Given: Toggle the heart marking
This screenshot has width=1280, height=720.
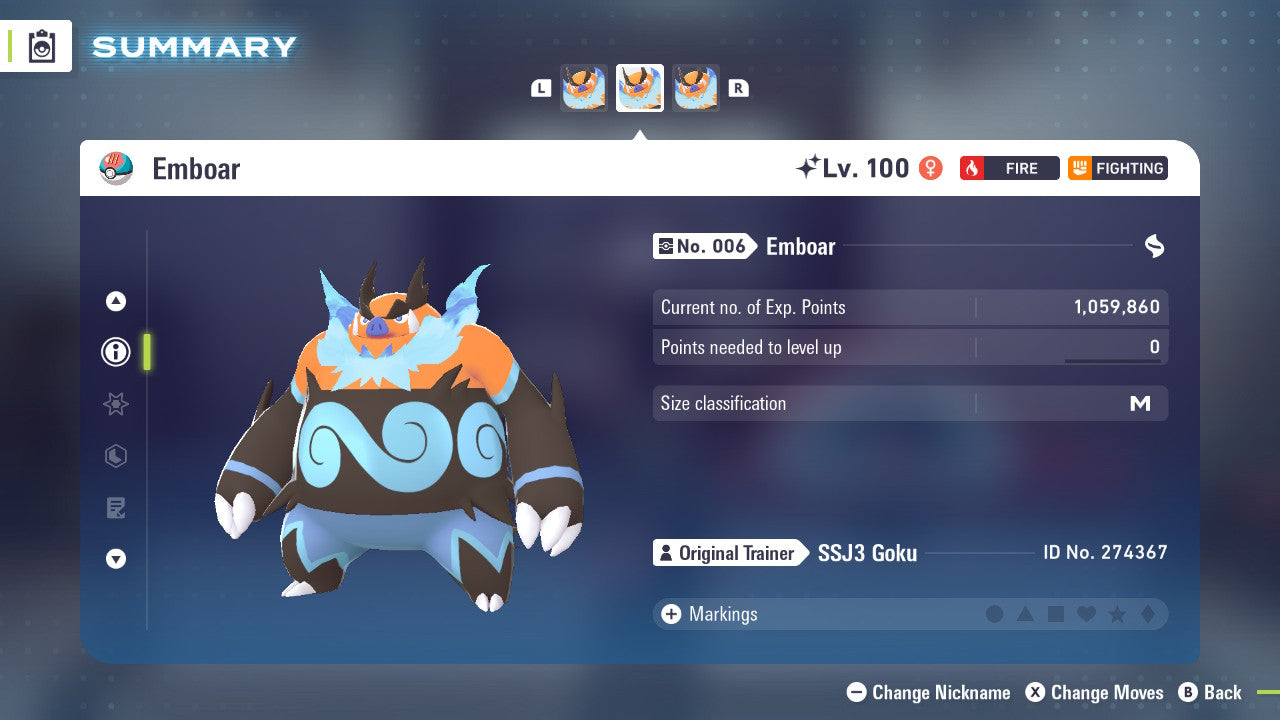Looking at the screenshot, I should pos(1087,614).
